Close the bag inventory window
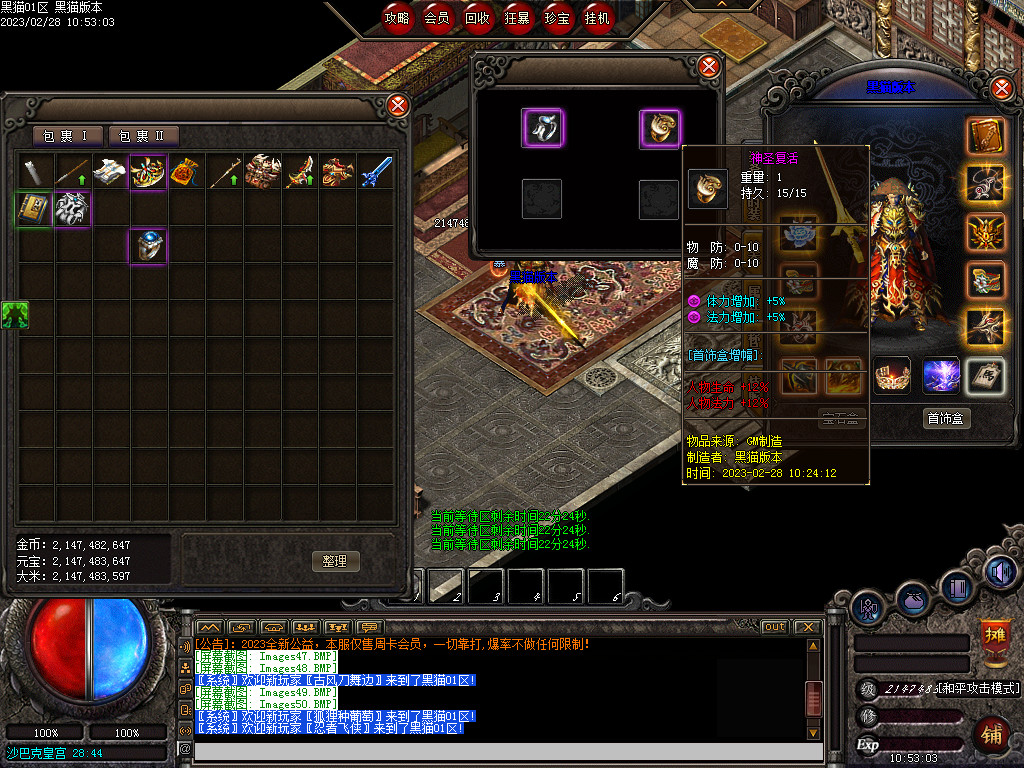The width and height of the screenshot is (1024, 768). [398, 105]
